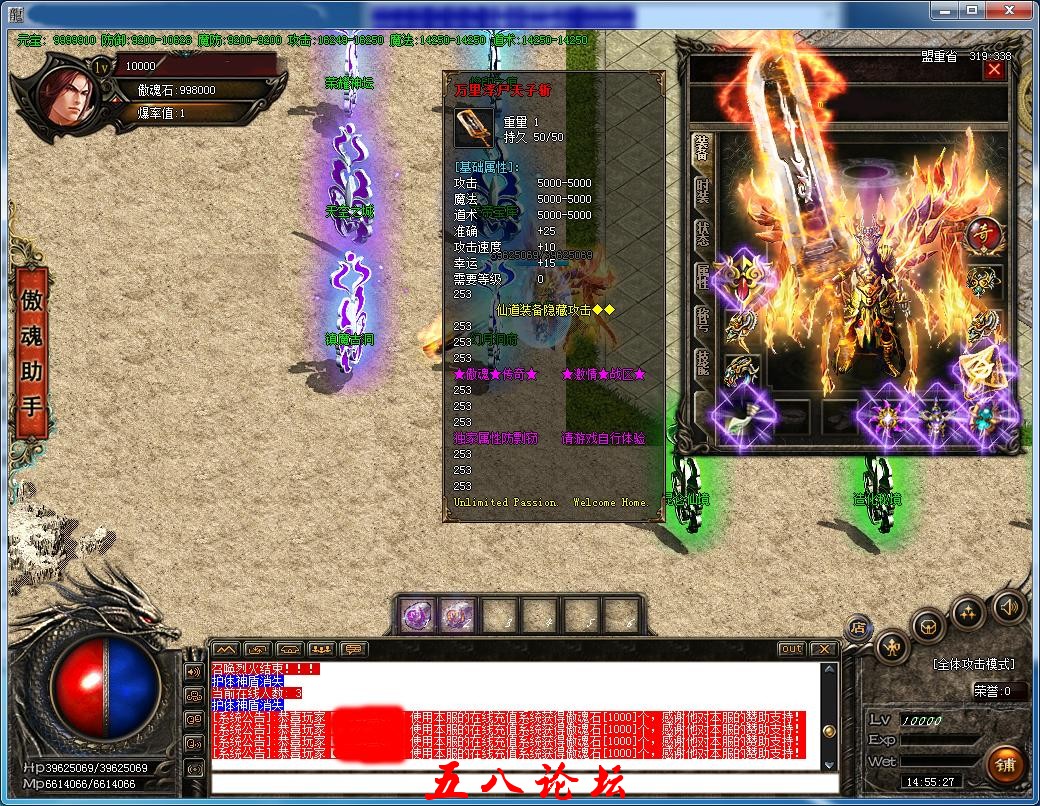Click the red 奇 round button
Image resolution: width=1040 pixels, height=806 pixels.
coord(984,235)
